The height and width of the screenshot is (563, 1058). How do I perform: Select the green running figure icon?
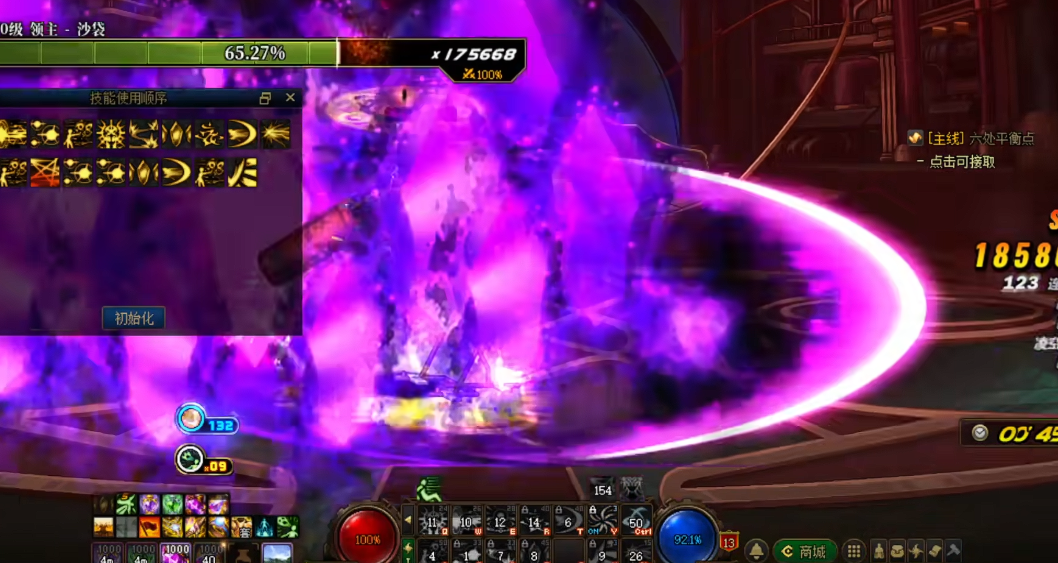point(428,489)
